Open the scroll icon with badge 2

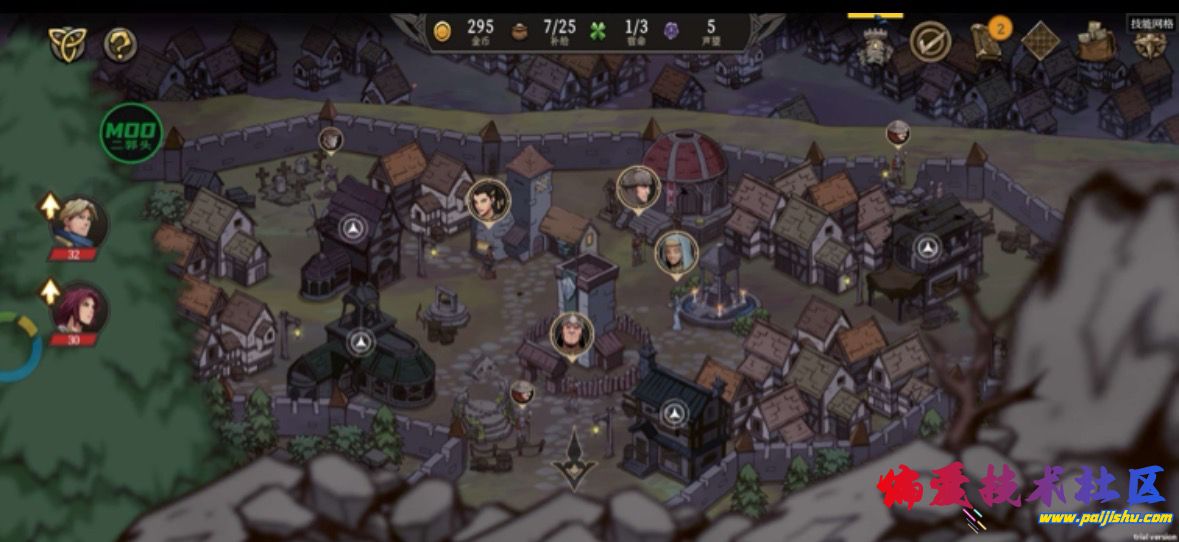989,42
